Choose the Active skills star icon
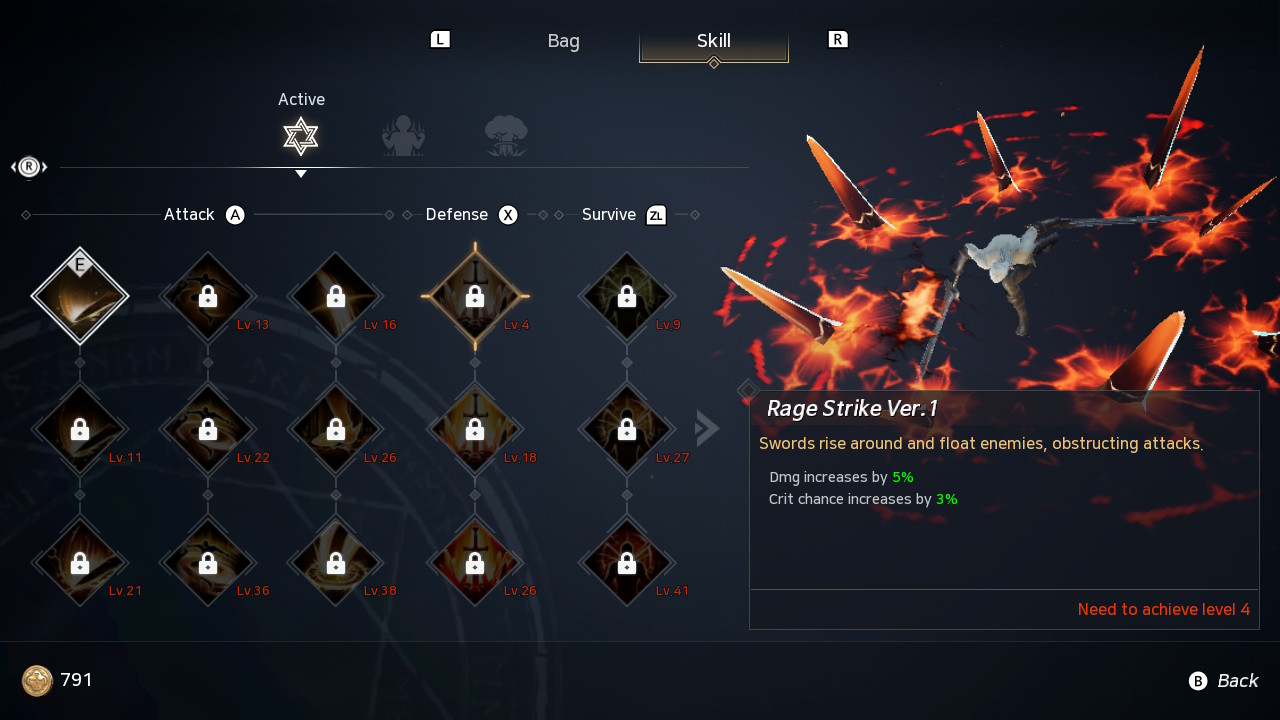This screenshot has height=720, width=1280. pos(300,136)
